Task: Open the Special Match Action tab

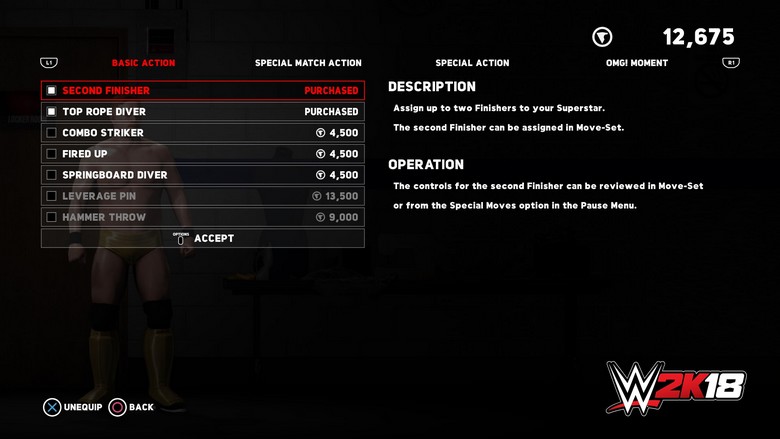Action: tap(308, 63)
